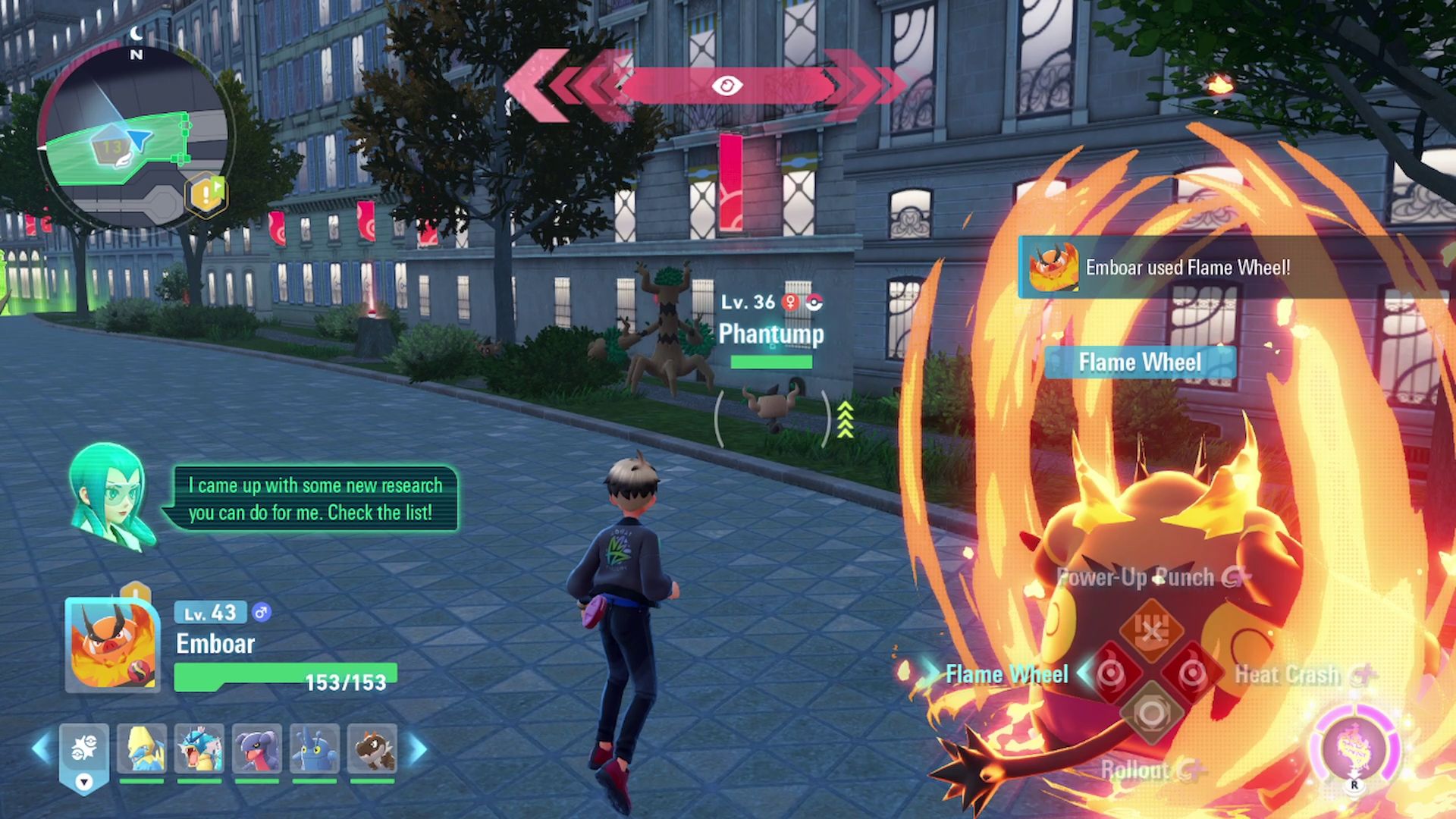The width and height of the screenshot is (1456, 819).
Task: Switch to Garchomp in the party bar
Action: (257, 749)
